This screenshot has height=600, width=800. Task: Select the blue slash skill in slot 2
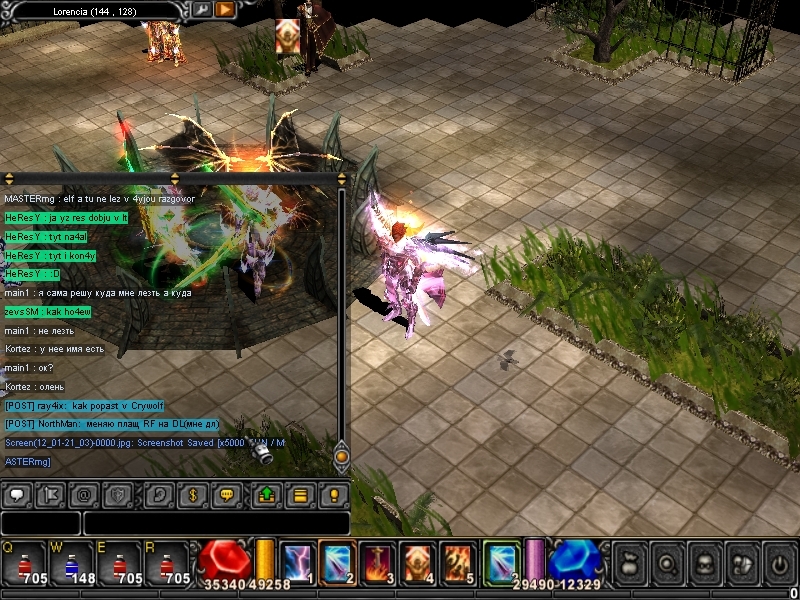tap(335, 561)
